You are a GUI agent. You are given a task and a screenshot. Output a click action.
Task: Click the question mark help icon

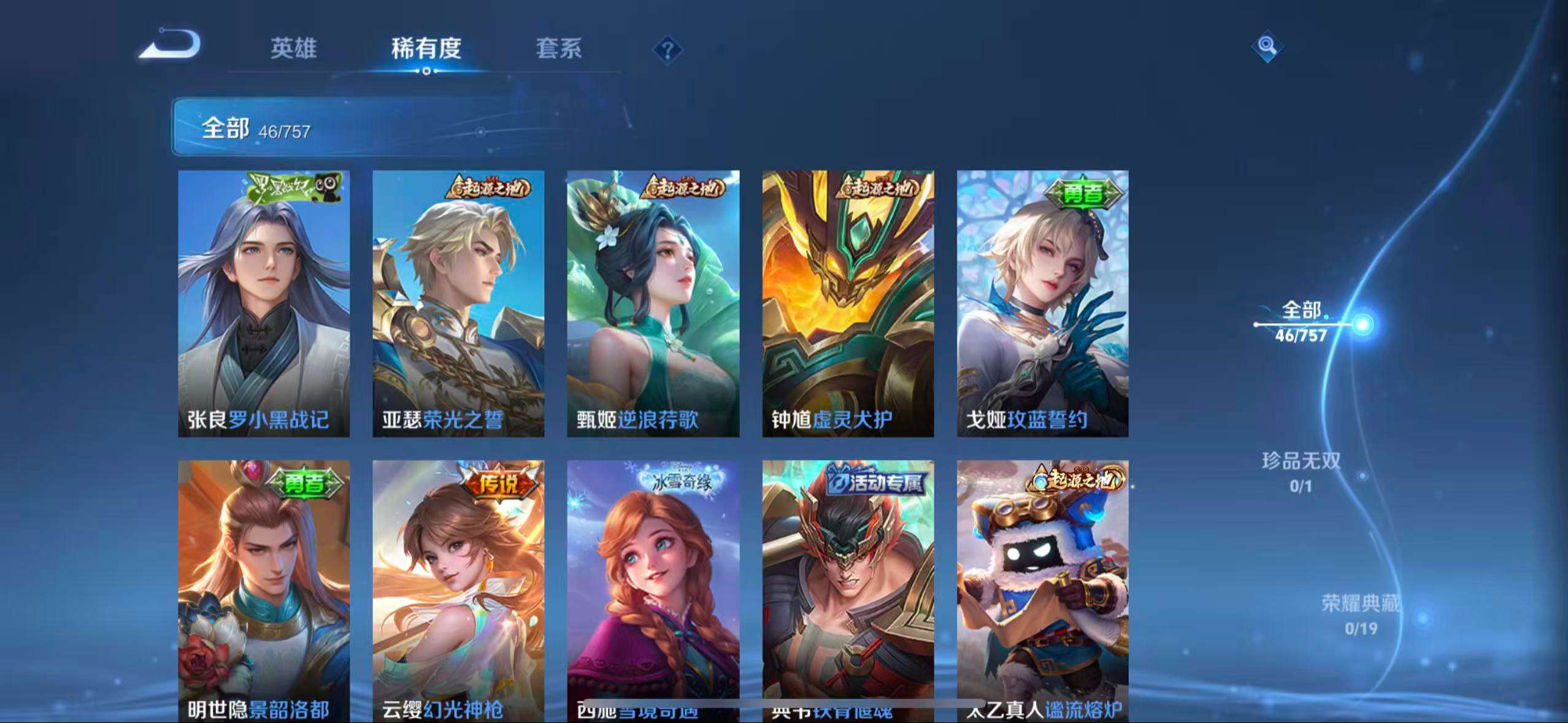click(x=666, y=49)
